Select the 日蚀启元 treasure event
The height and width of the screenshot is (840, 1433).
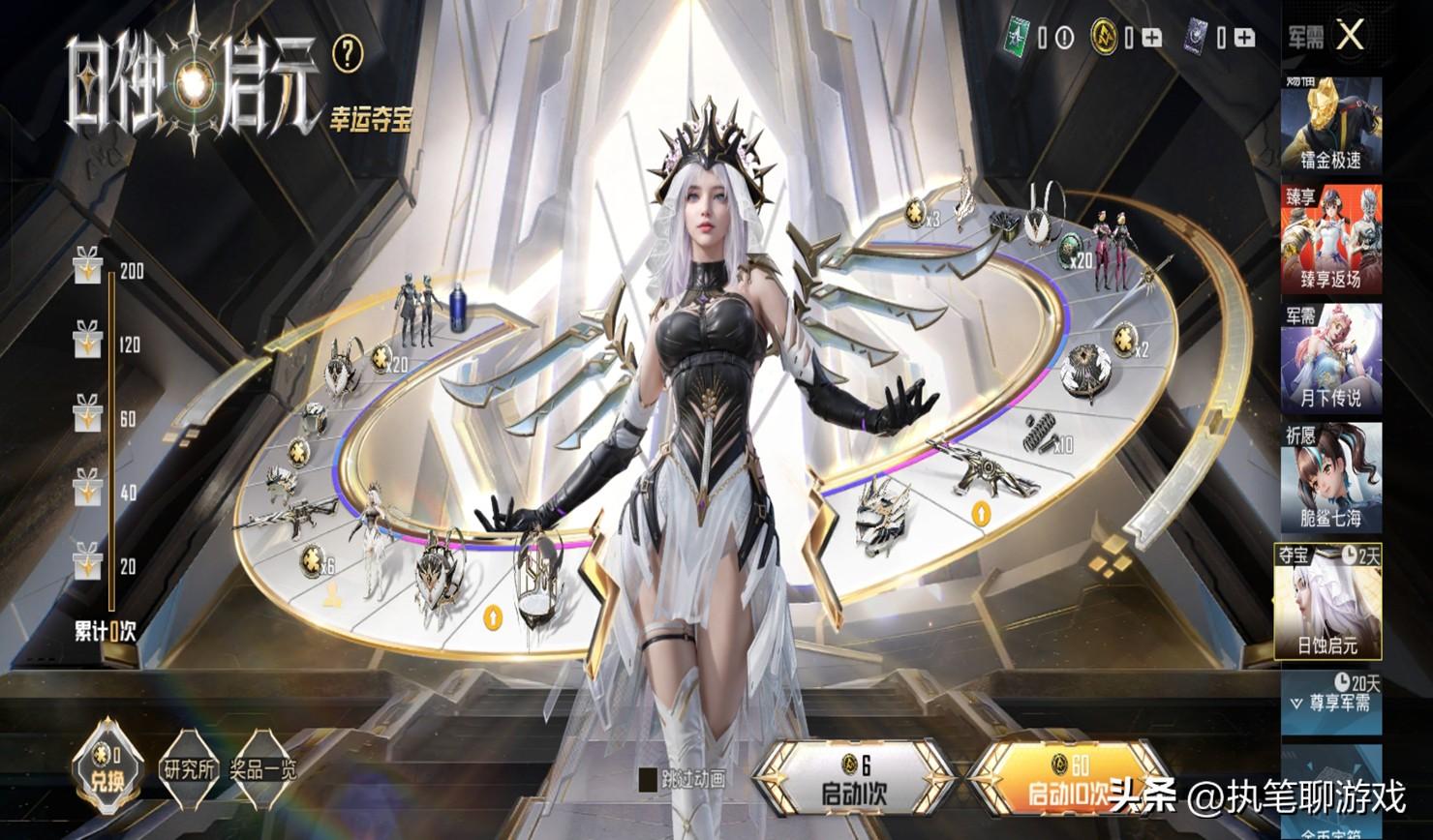point(1327,600)
